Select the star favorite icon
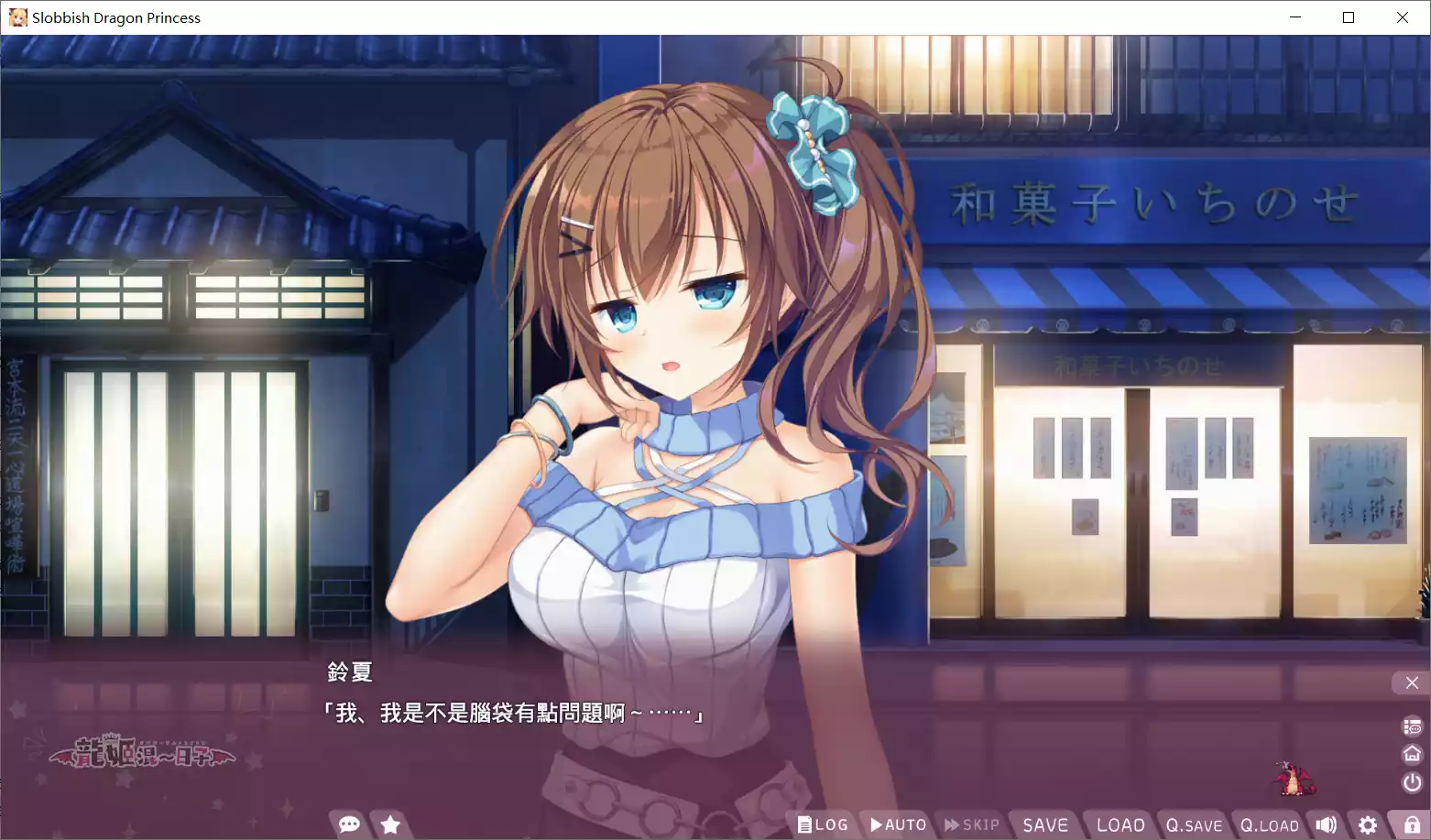The image size is (1431, 840). tap(391, 824)
